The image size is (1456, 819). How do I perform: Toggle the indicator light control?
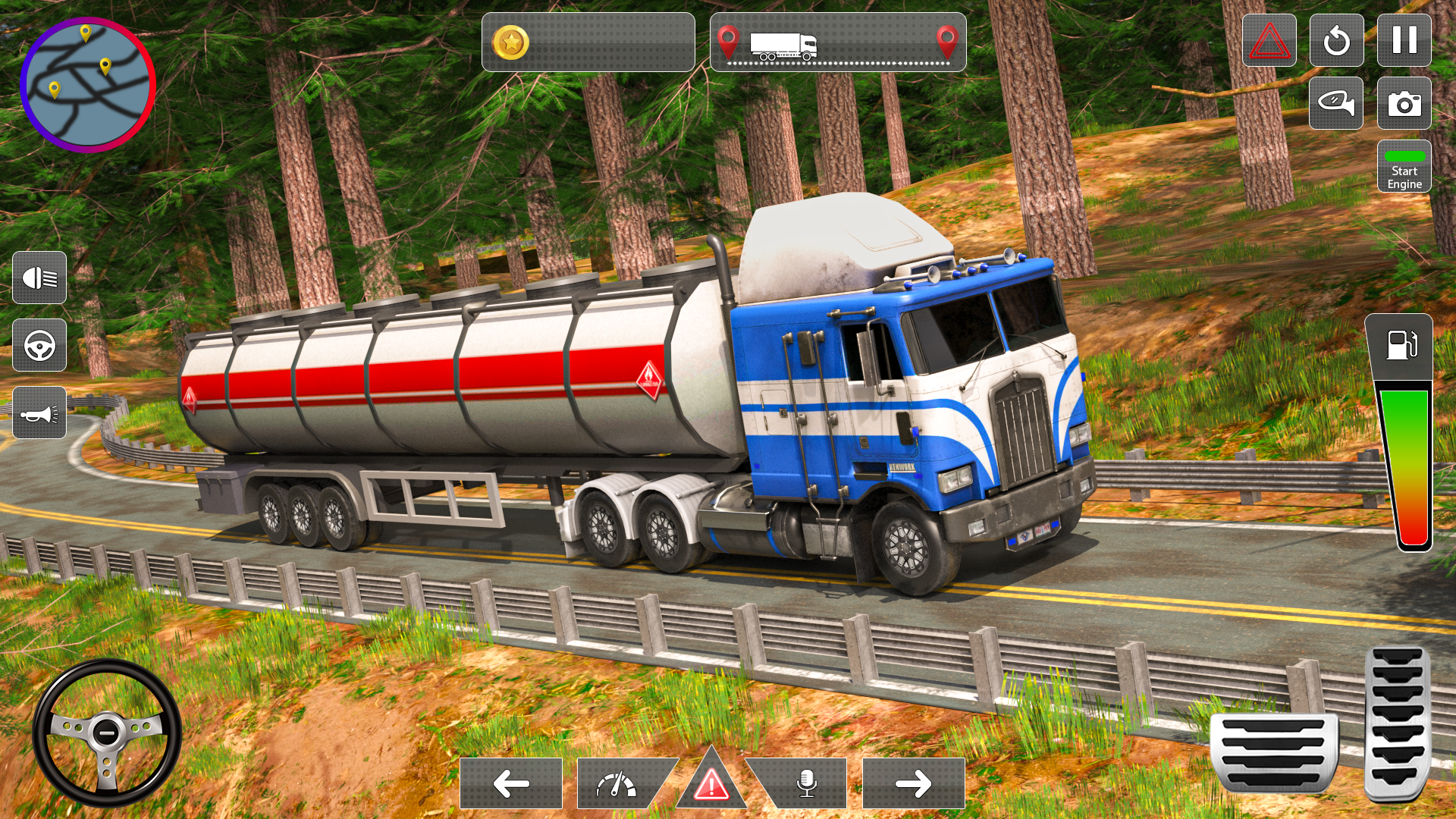click(1337, 104)
